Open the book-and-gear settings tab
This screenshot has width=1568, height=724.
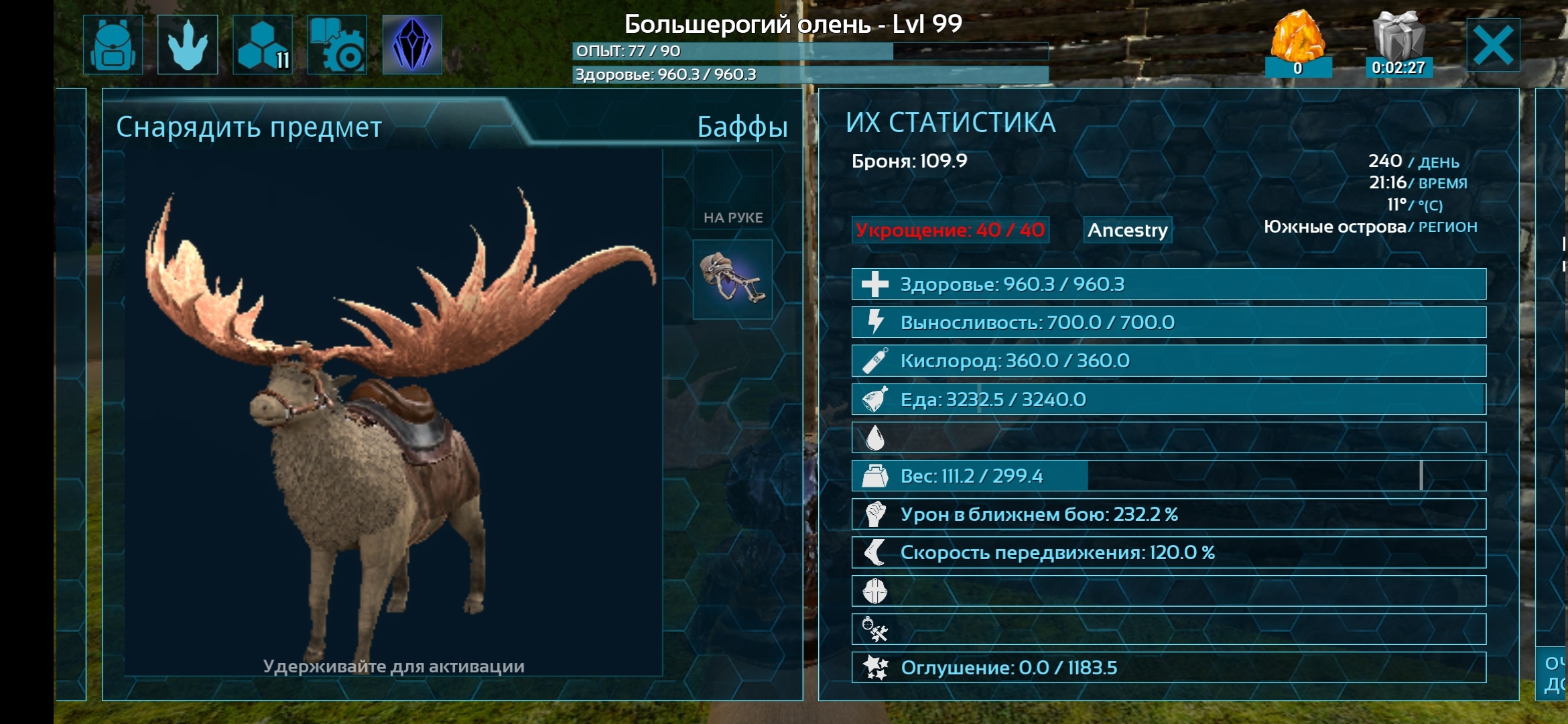(x=337, y=45)
